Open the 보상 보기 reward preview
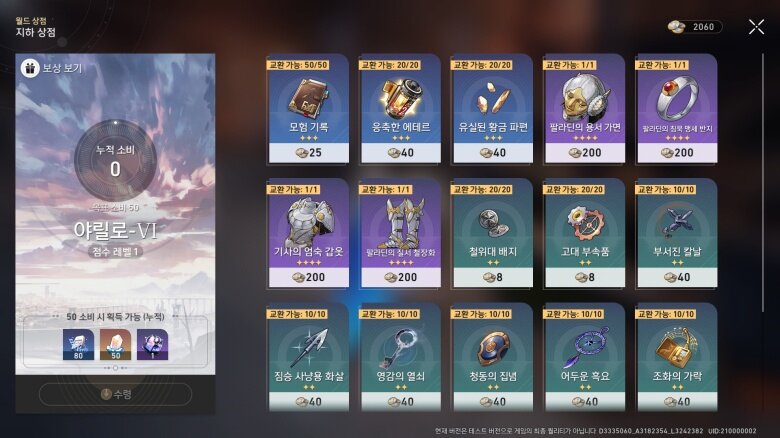 [51, 69]
